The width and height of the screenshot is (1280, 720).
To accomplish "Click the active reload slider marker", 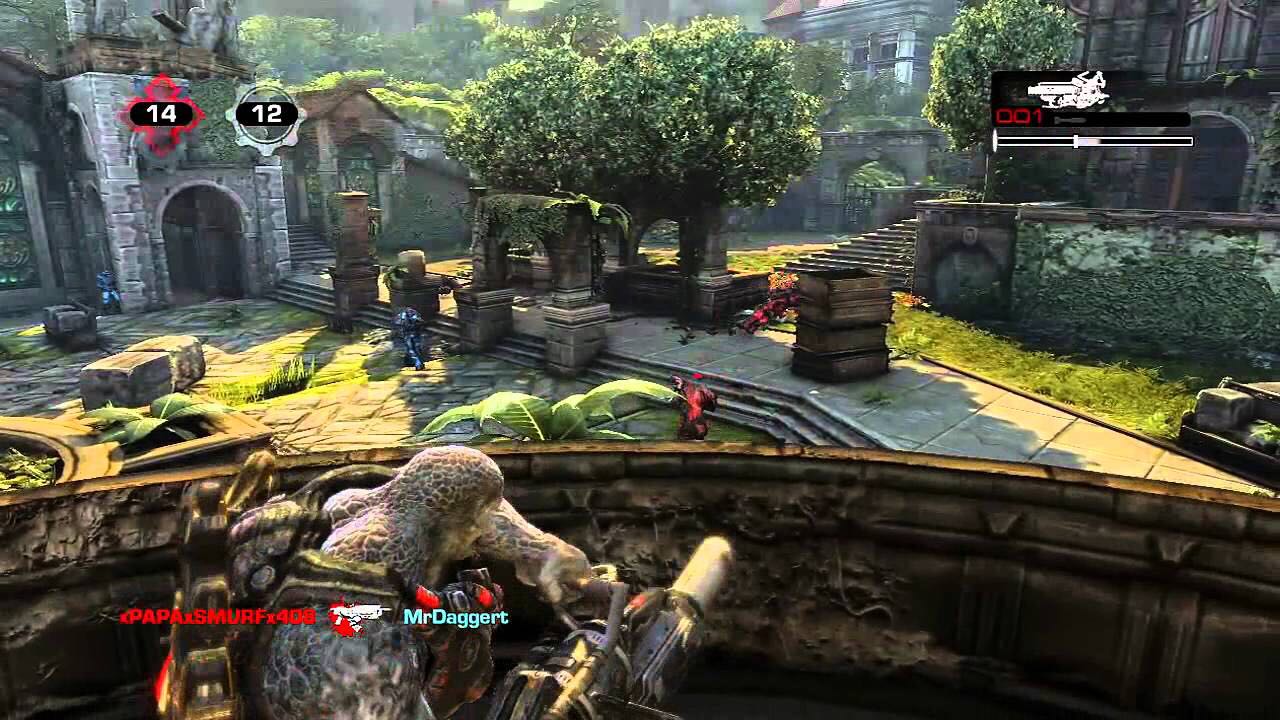I will tap(1076, 140).
